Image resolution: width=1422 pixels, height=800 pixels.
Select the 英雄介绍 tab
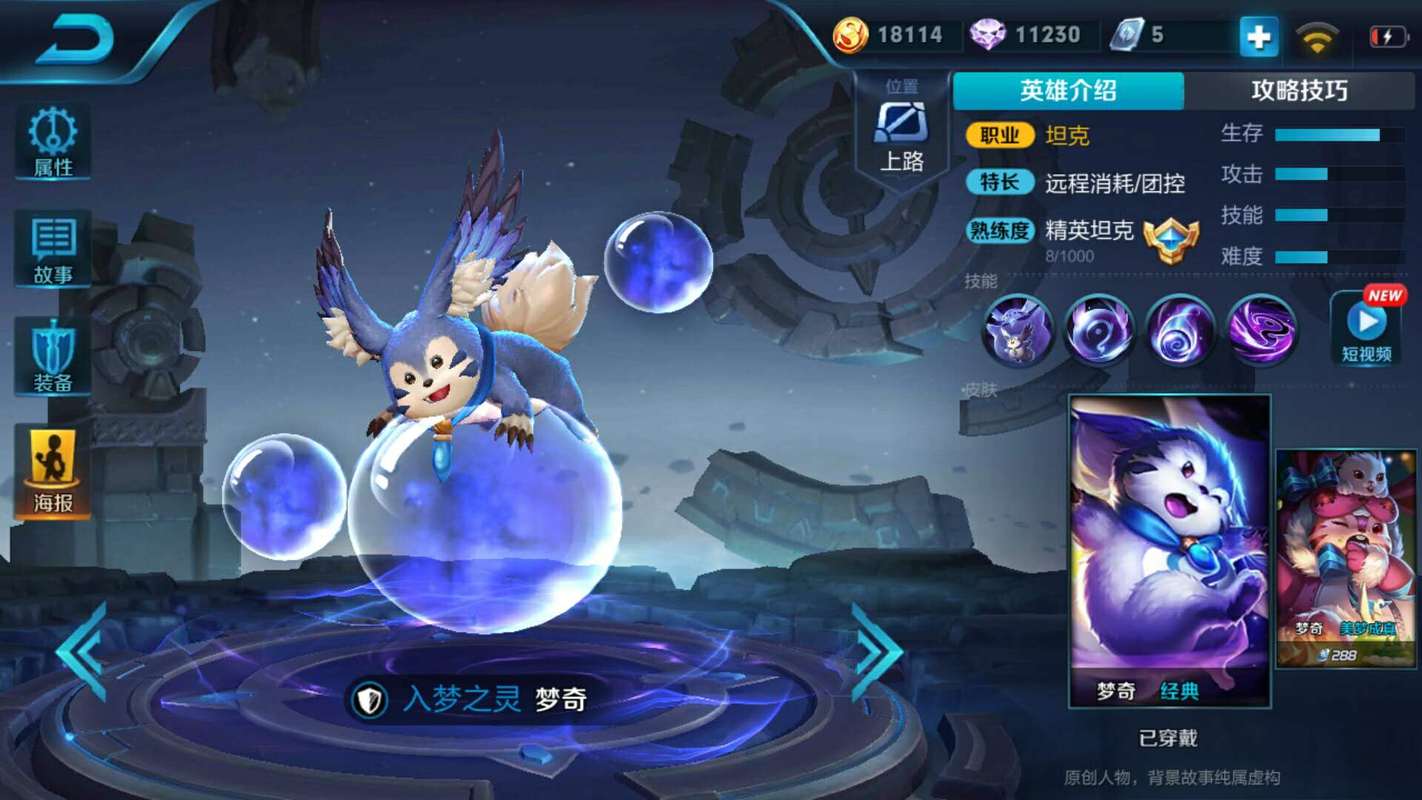pos(1068,90)
